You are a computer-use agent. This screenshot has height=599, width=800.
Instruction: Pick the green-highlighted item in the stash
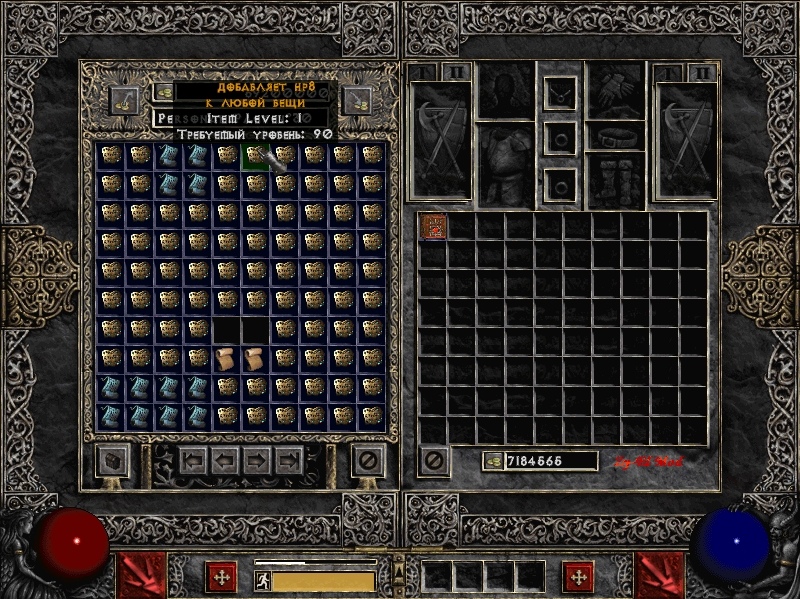(257, 155)
